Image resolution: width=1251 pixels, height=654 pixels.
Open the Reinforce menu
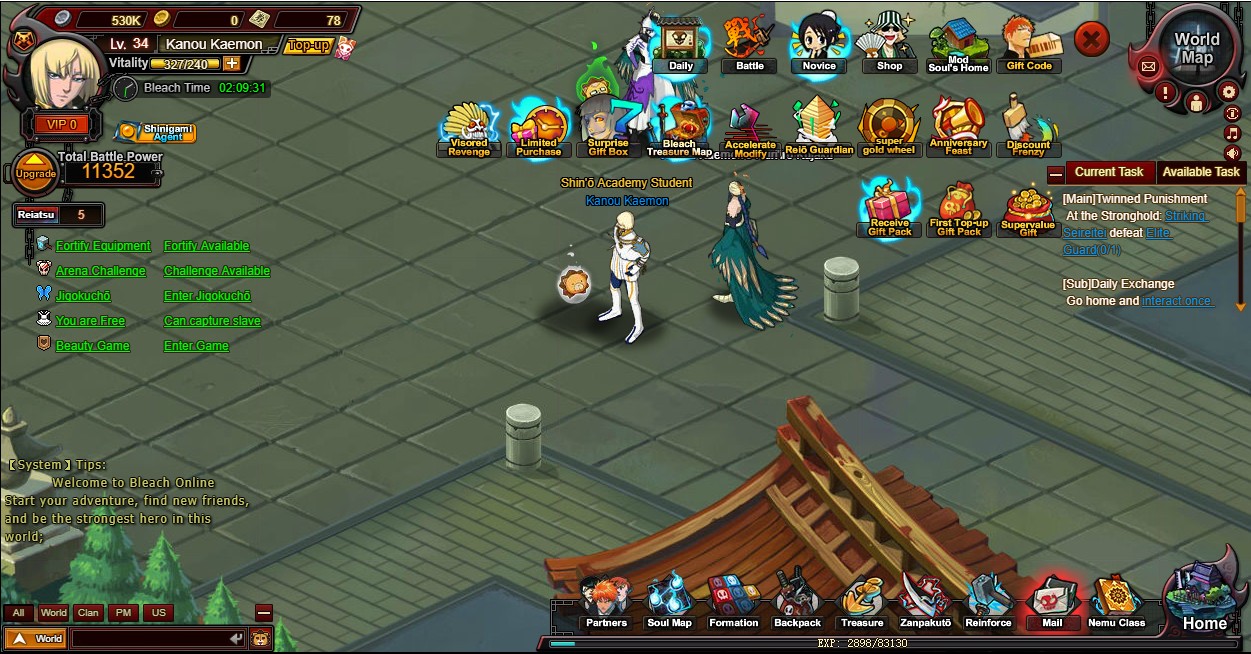tap(988, 603)
